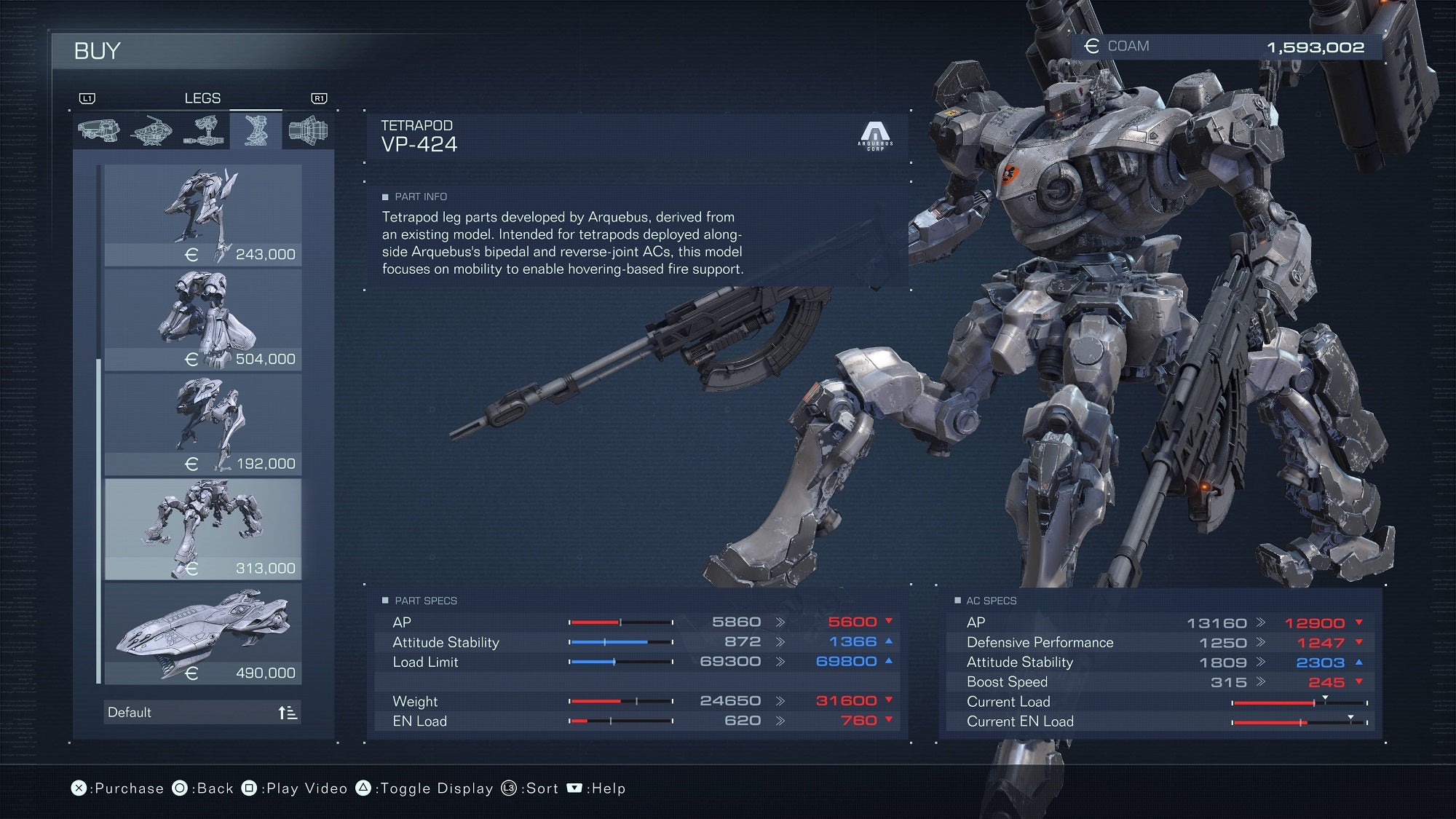Click the ascending sort icon beside Default

tap(288, 713)
